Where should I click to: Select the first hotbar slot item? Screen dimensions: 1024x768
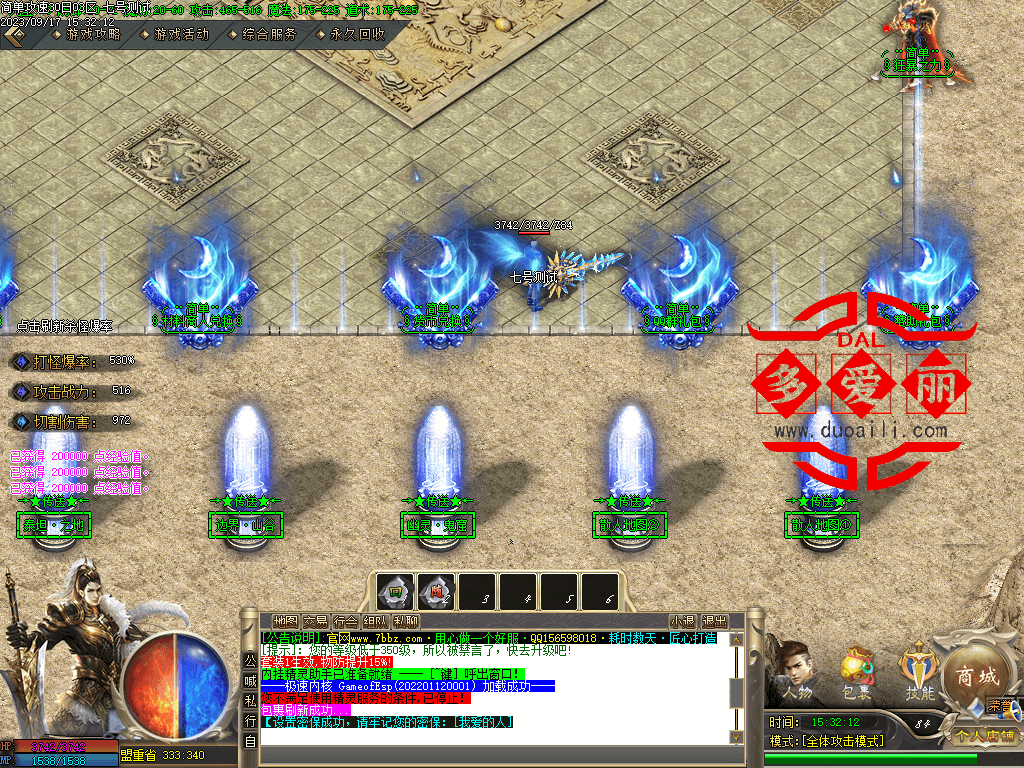[x=395, y=592]
